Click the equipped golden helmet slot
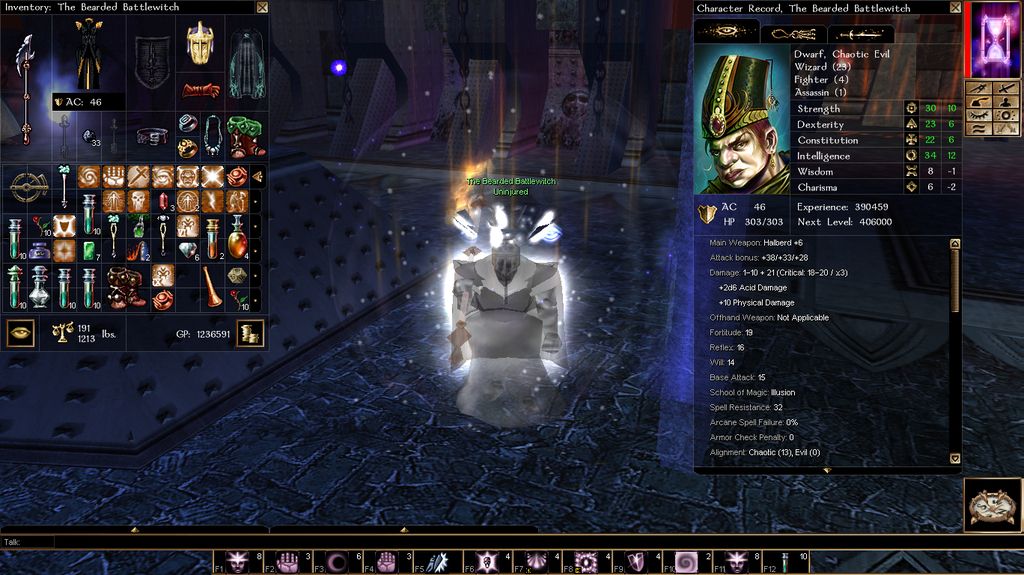This screenshot has width=1024, height=575. pyautogui.click(x=200, y=44)
